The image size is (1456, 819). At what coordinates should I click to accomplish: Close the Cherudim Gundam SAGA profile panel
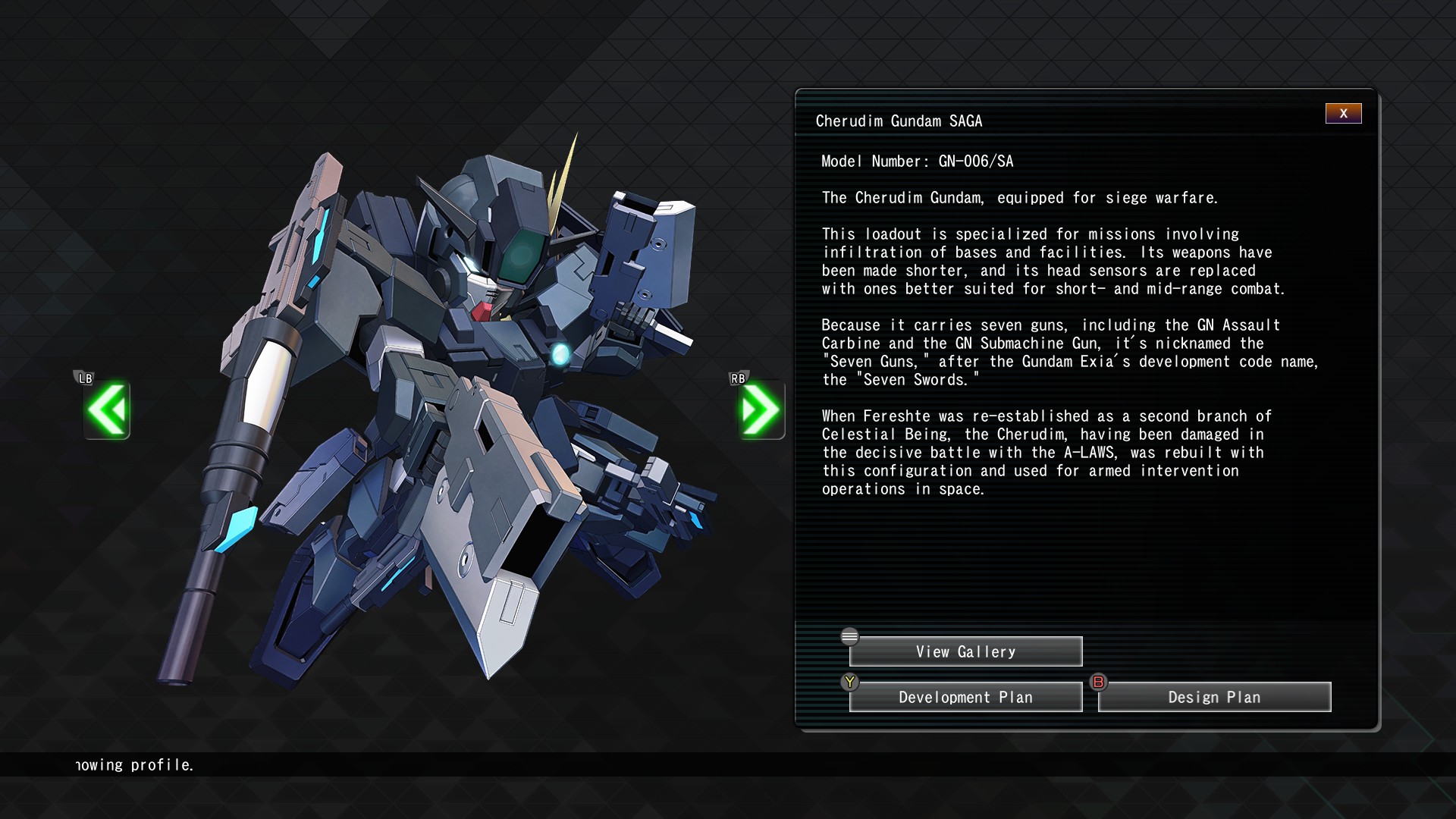coord(1343,114)
